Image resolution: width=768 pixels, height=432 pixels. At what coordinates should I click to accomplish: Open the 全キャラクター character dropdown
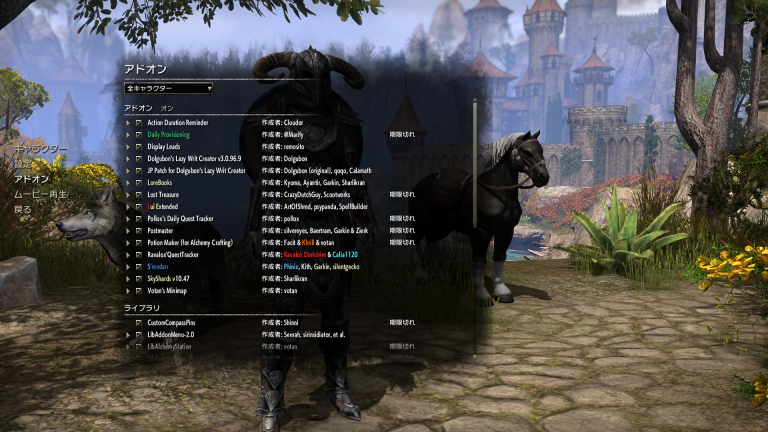coord(168,88)
